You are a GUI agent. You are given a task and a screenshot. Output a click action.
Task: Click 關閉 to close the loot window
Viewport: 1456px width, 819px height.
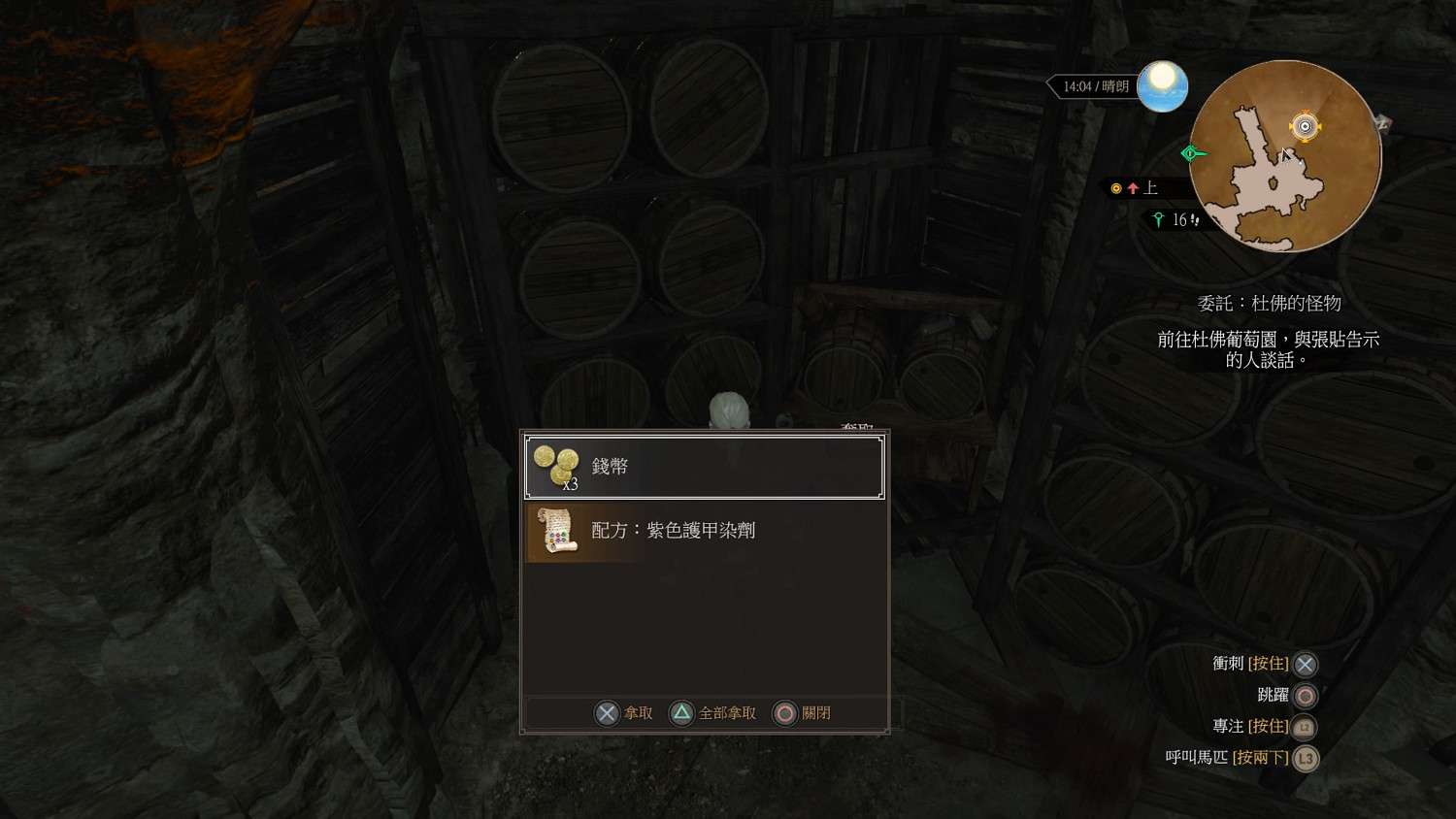click(x=814, y=712)
